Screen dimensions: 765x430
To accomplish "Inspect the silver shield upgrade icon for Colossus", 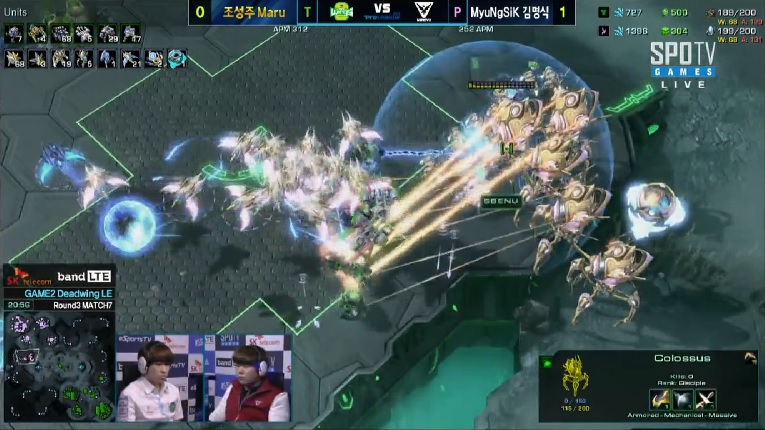I will [685, 400].
